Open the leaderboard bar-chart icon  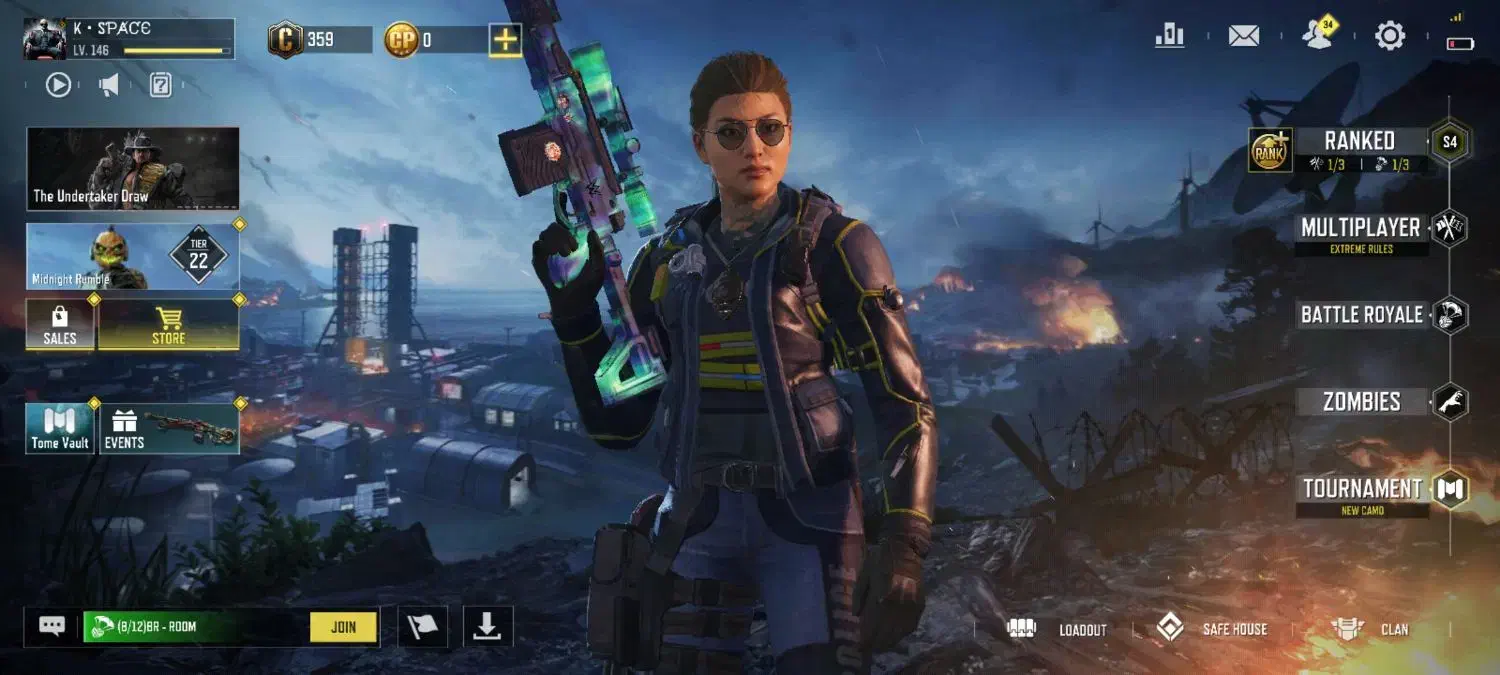[1169, 36]
